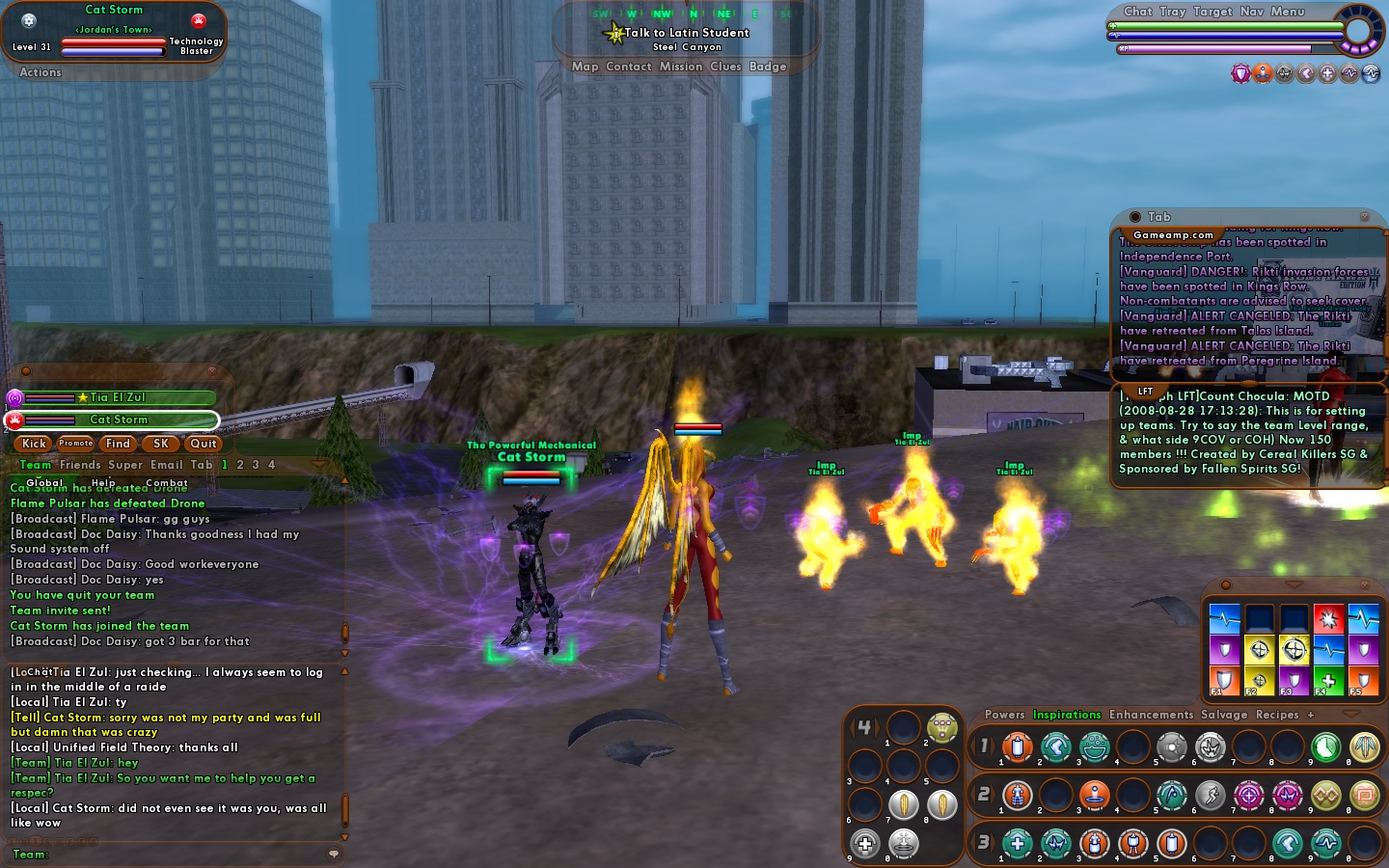Screen dimensions: 1389x868
Task: Click the SK sidekick button
Action: click(161, 444)
